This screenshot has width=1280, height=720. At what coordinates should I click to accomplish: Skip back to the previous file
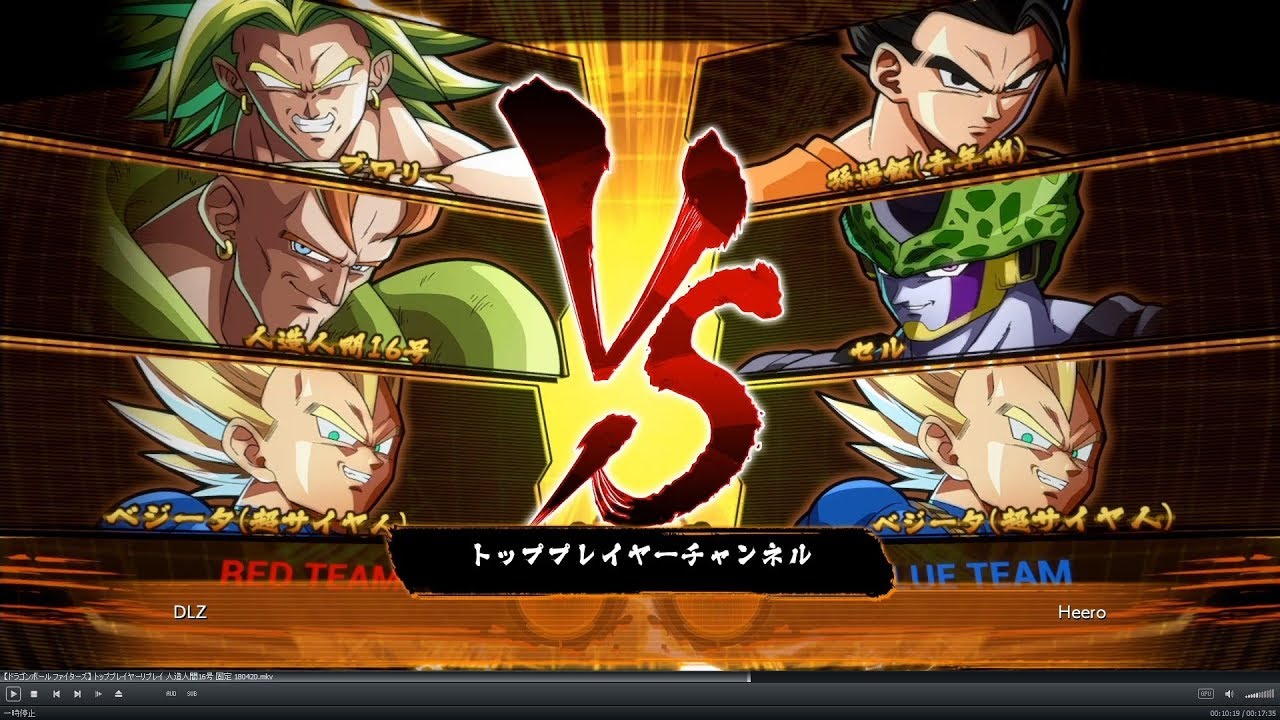(x=57, y=694)
